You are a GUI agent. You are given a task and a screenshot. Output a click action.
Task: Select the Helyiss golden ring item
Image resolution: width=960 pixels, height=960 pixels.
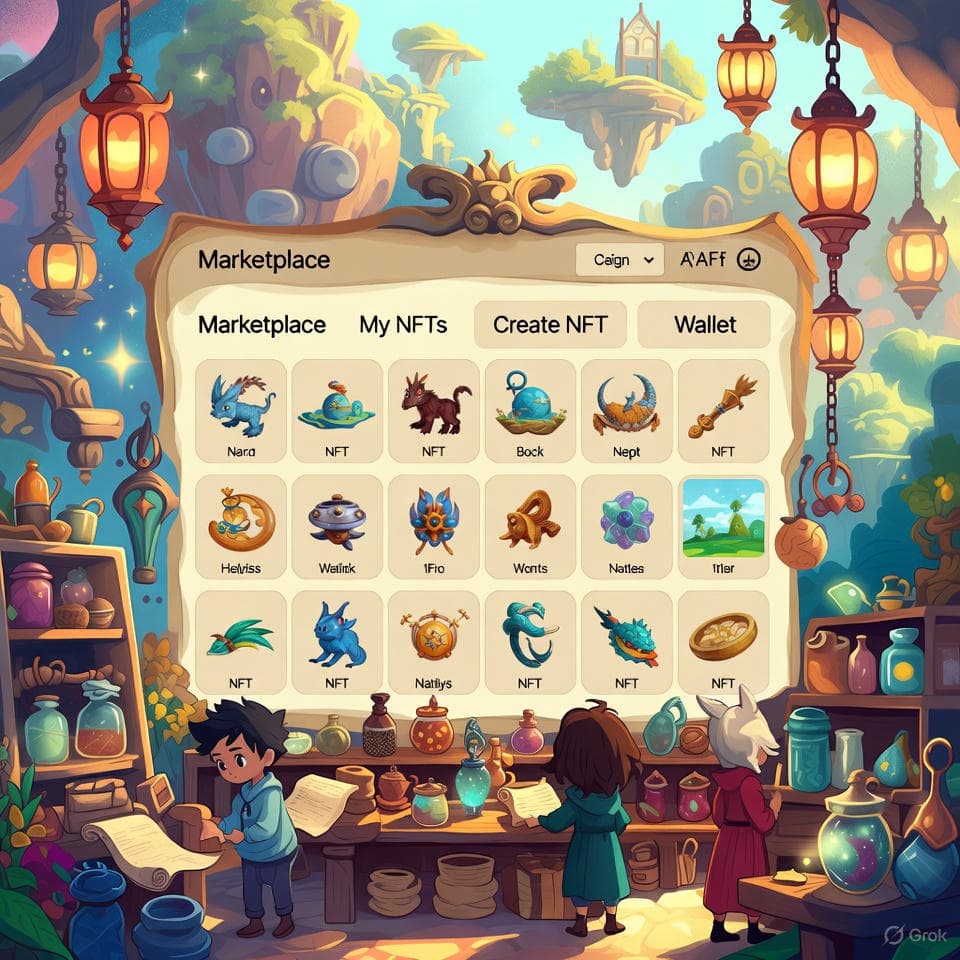240,525
